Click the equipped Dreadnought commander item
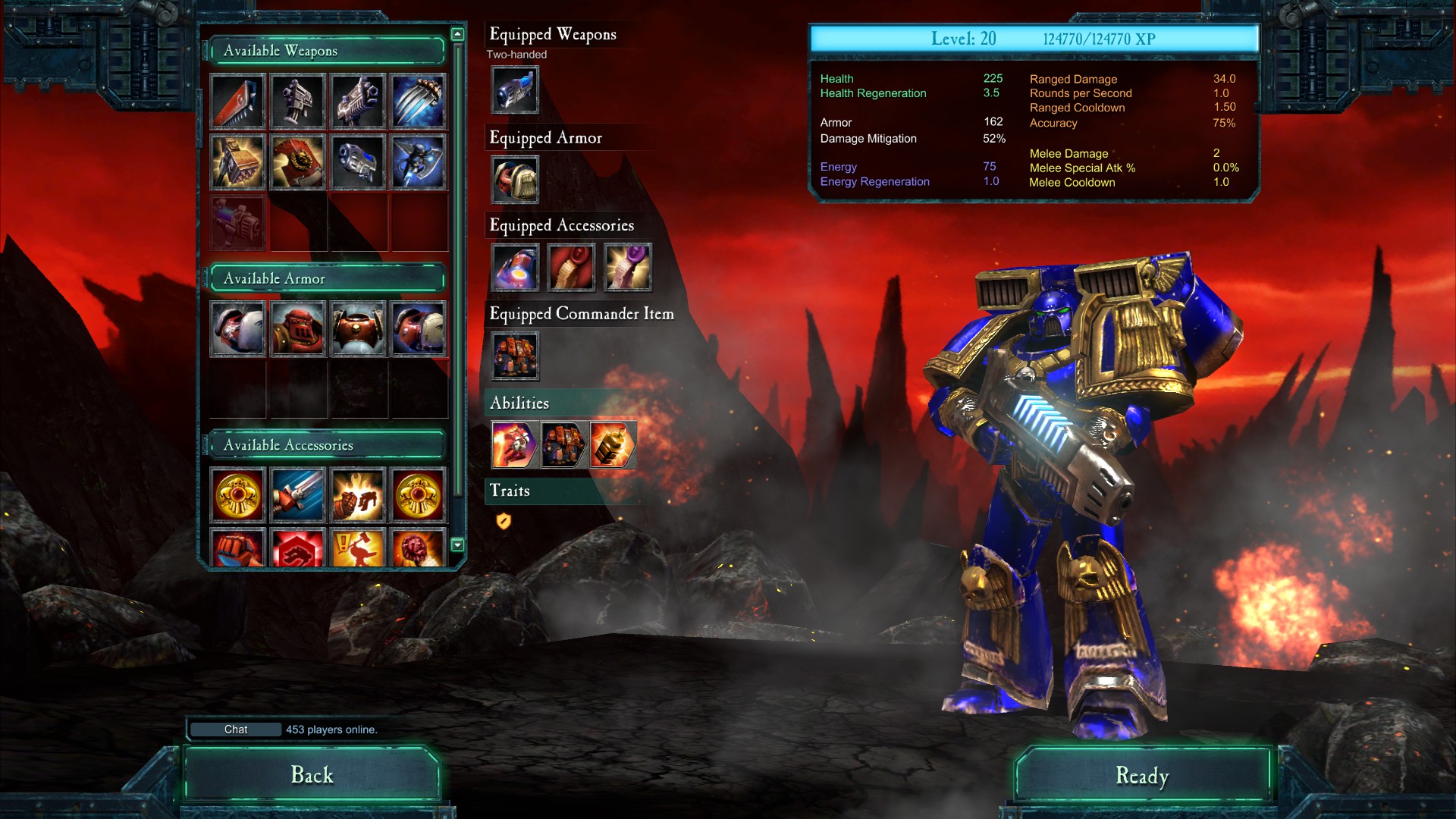Image resolution: width=1456 pixels, height=819 pixels. pyautogui.click(x=515, y=356)
